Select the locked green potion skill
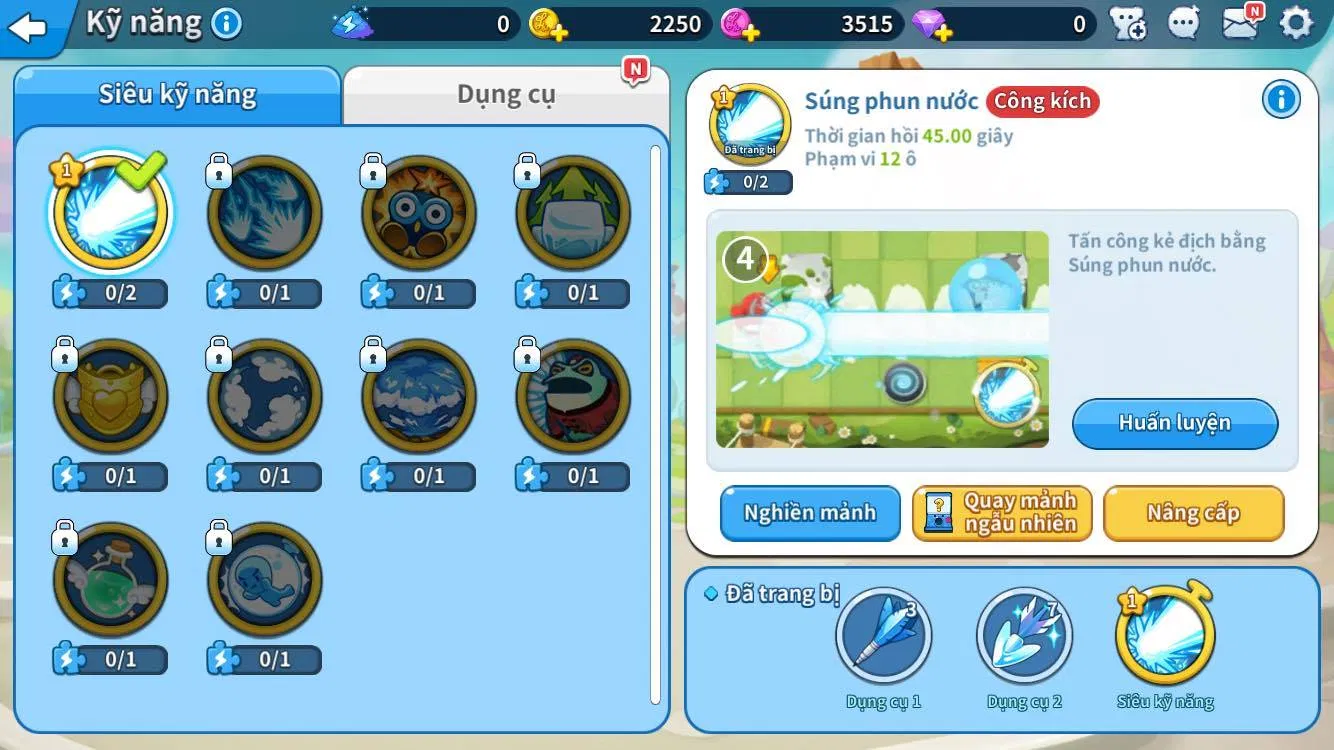This screenshot has width=1334, height=750. [111, 580]
